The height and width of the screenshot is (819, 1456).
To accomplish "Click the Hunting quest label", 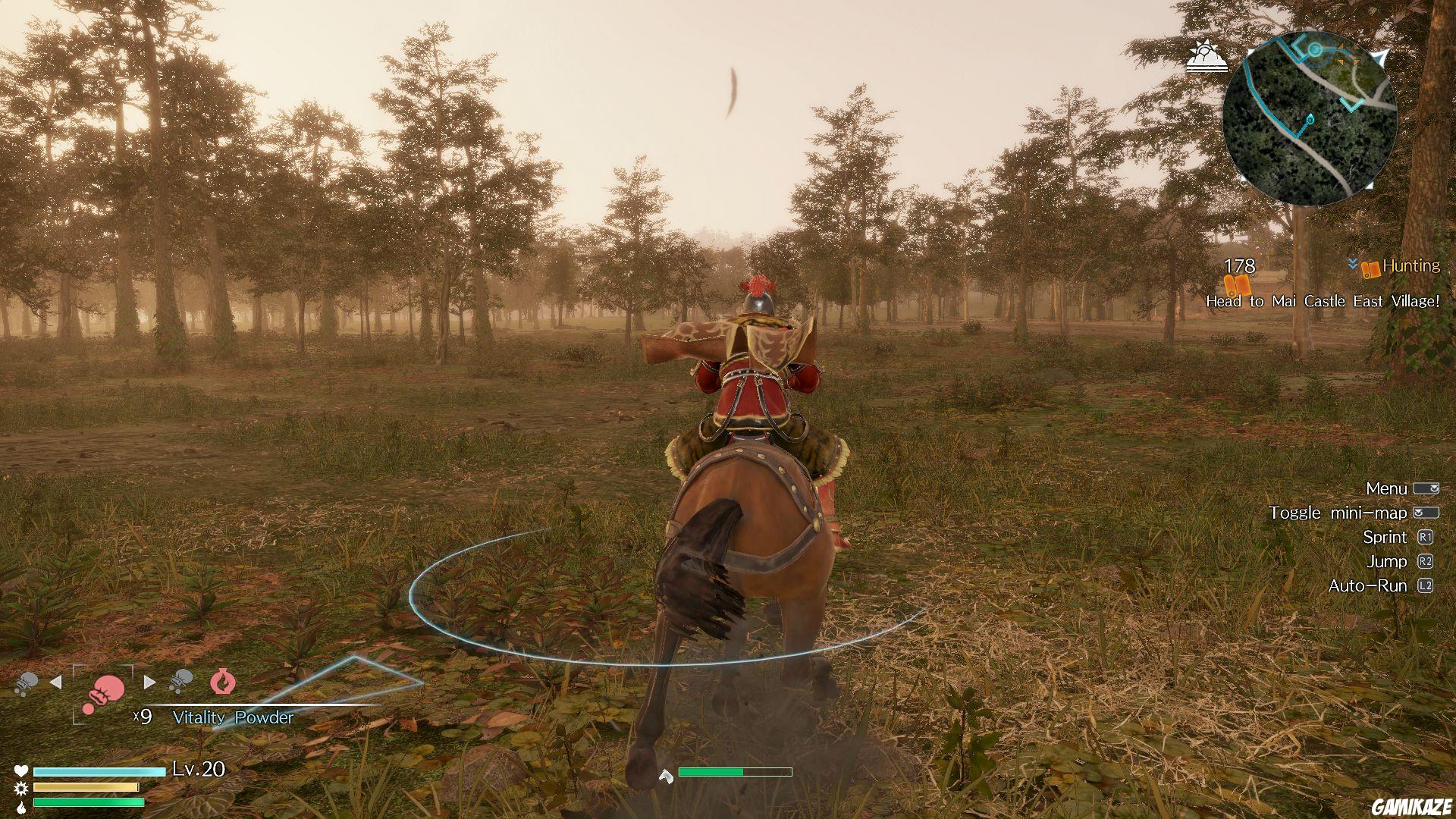I will tap(1410, 266).
